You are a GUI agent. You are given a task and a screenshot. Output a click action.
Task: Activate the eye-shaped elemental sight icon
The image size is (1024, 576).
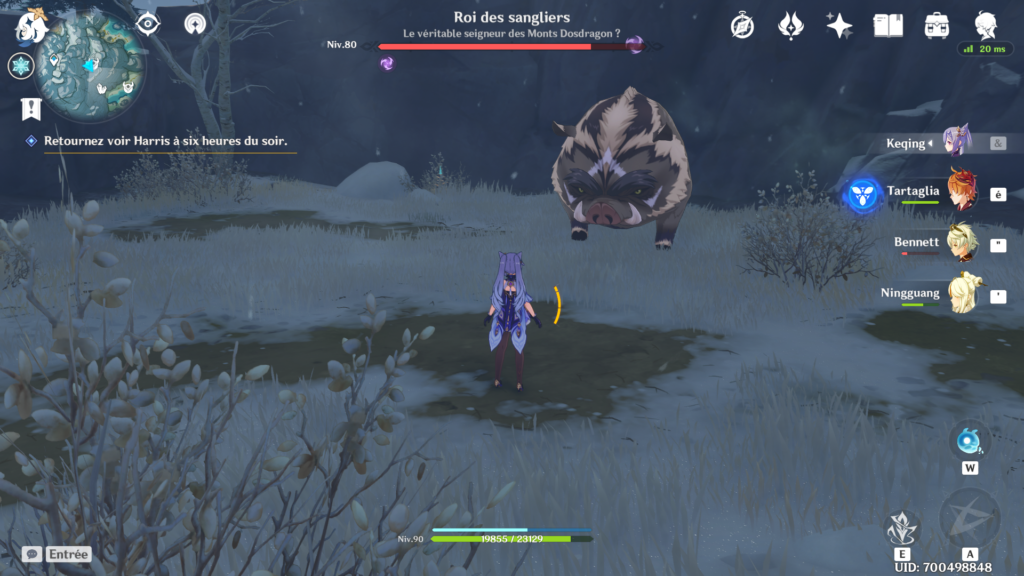point(148,24)
